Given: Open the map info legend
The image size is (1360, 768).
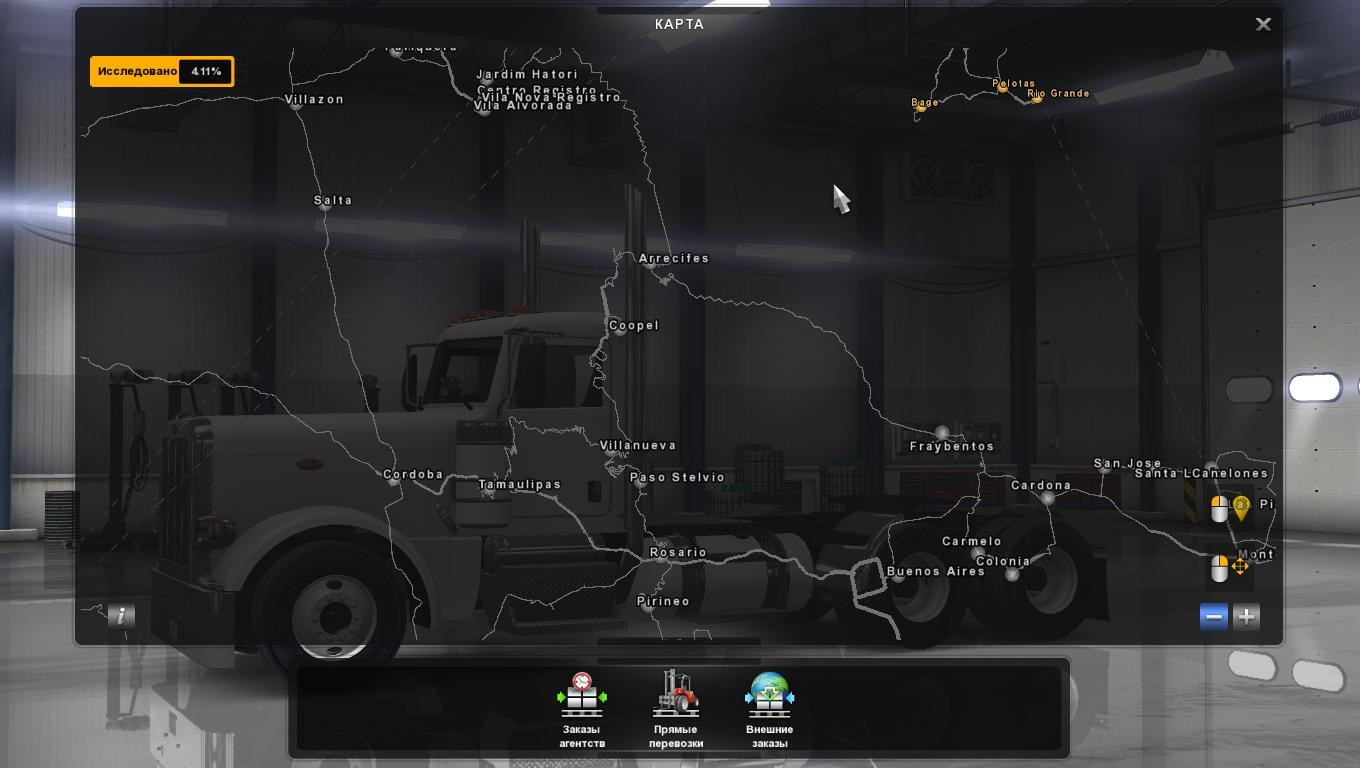Looking at the screenshot, I should (121, 616).
